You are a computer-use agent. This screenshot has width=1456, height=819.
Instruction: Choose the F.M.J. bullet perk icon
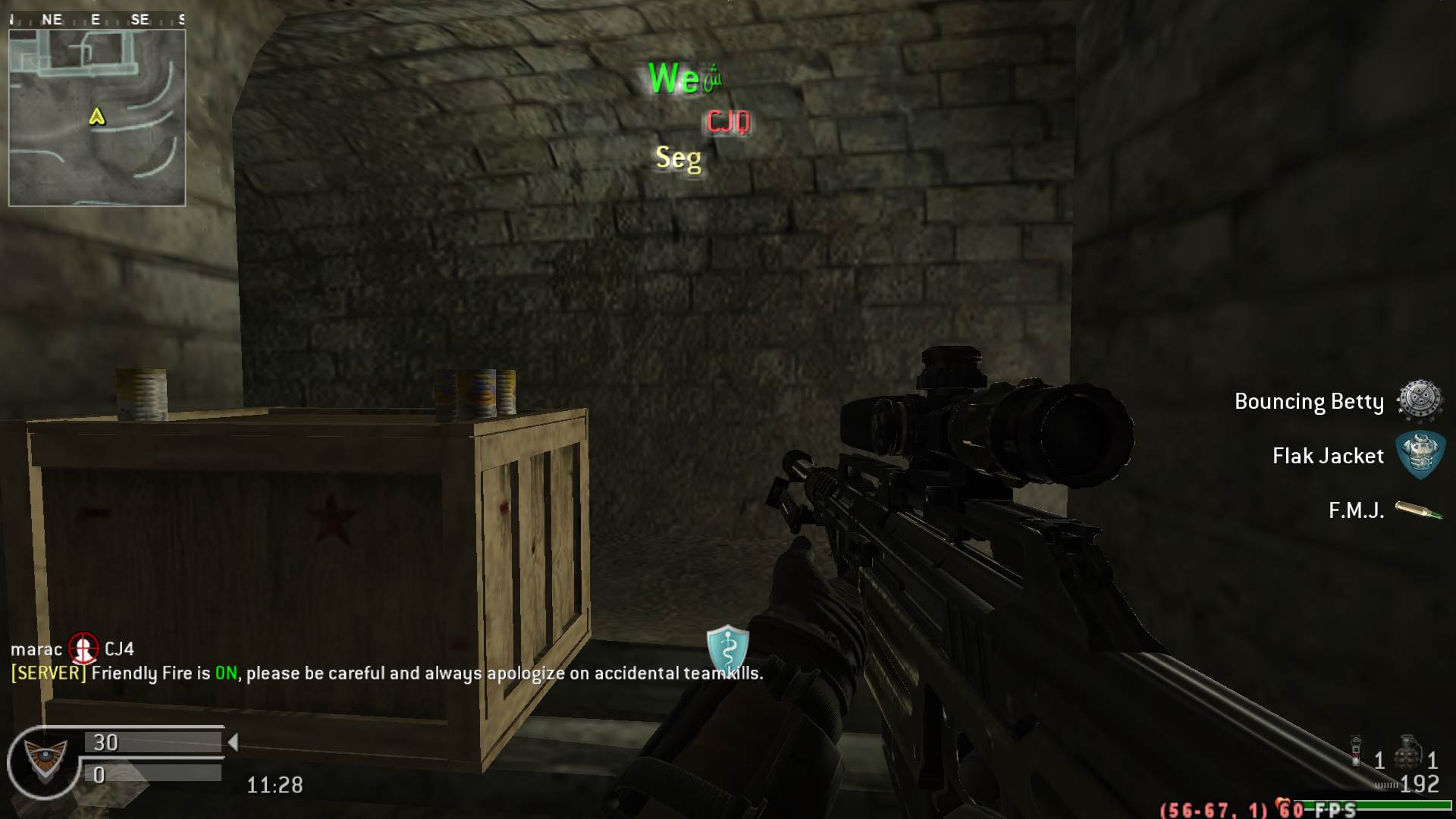(x=1419, y=510)
